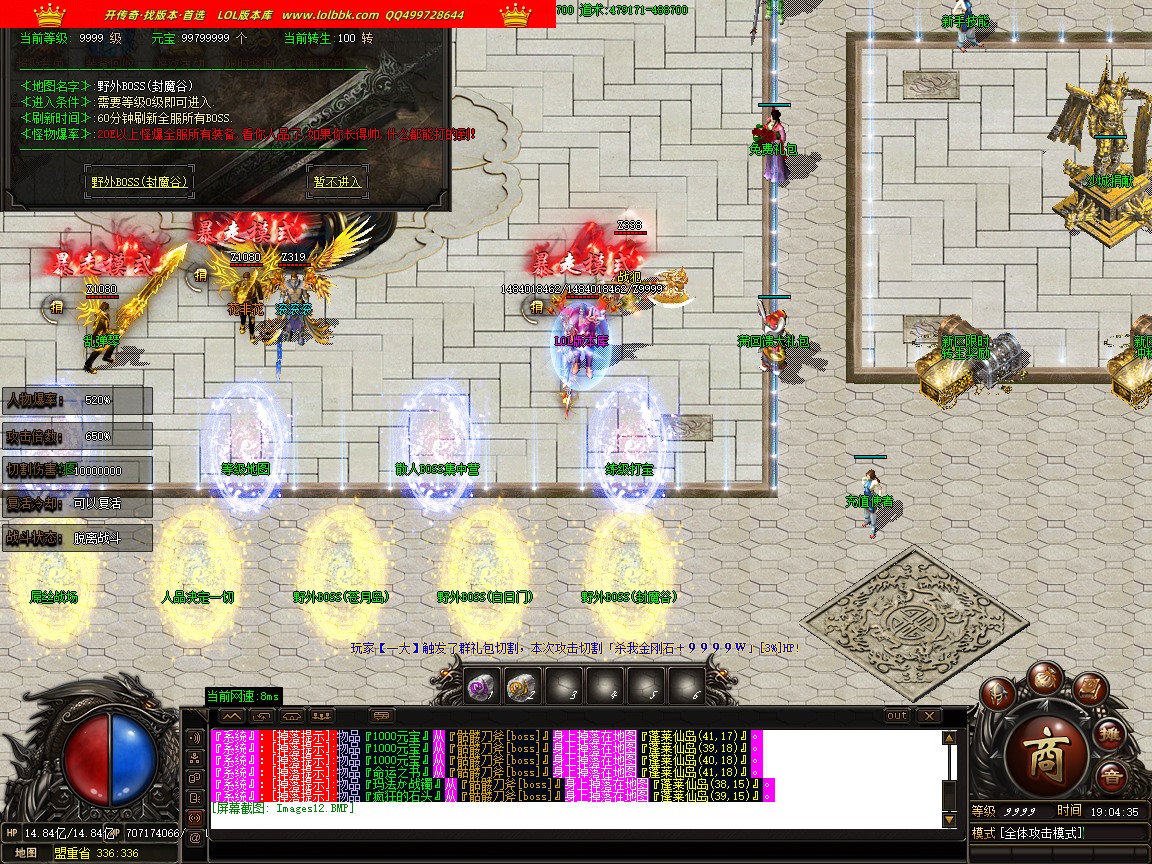The width and height of the screenshot is (1152, 864).
Task: Close the chat panel with the X button
Action: coord(929,716)
